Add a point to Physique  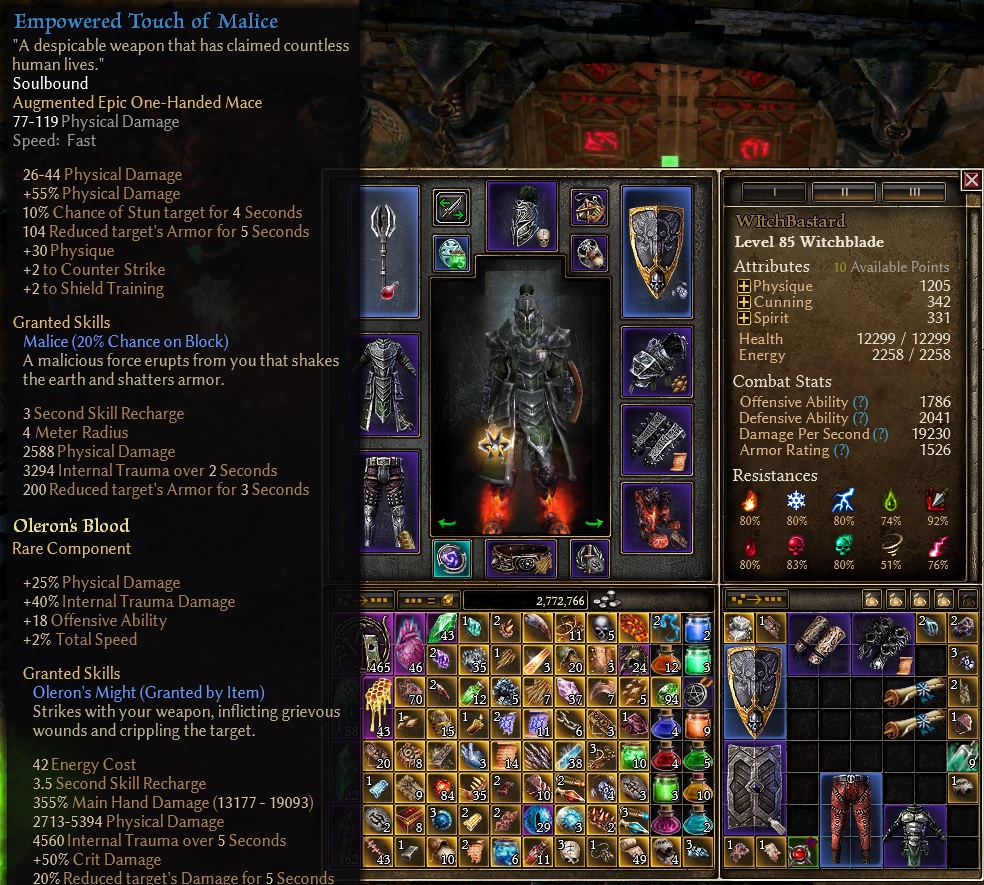pyautogui.click(x=744, y=287)
